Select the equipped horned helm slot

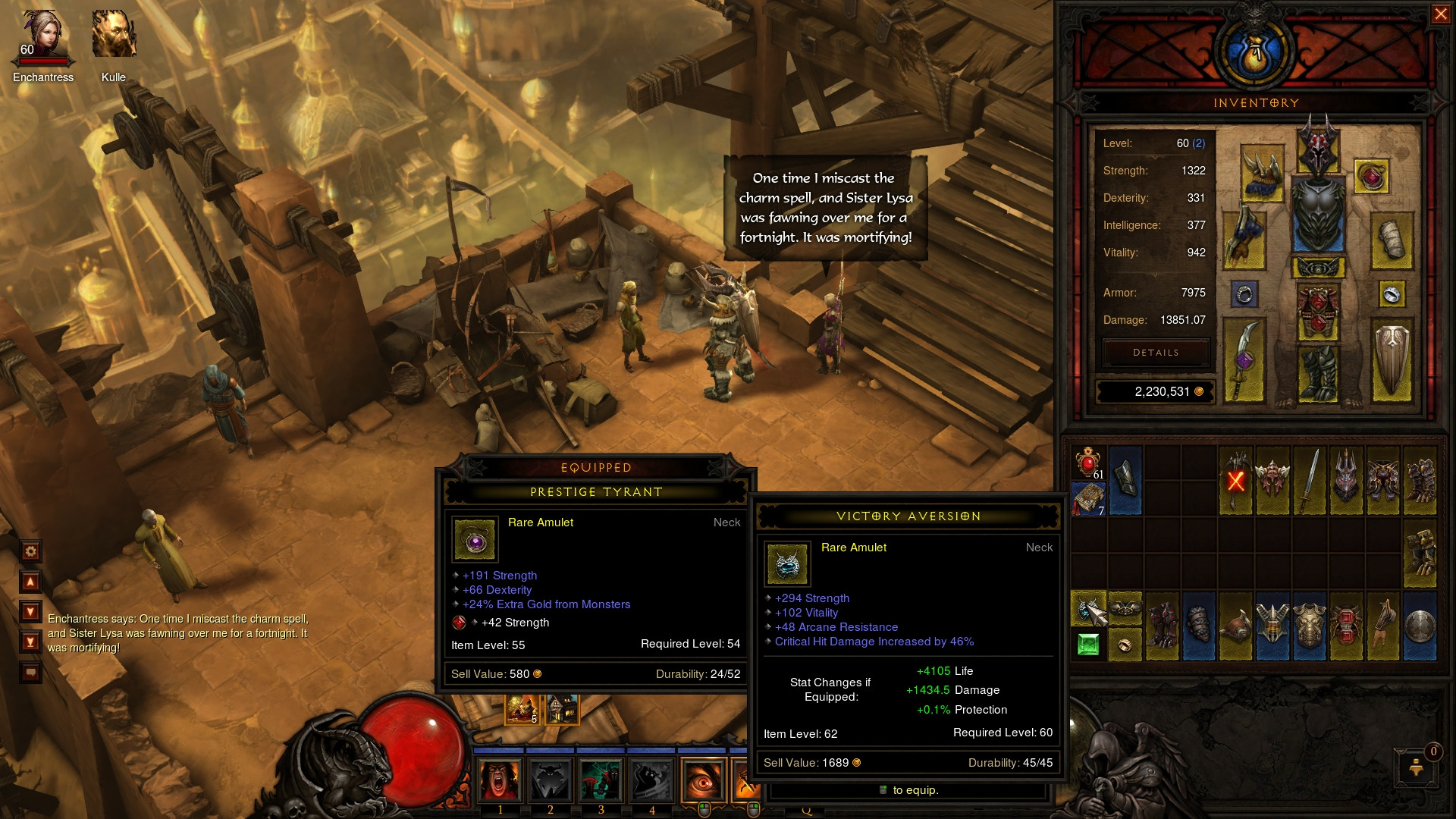[x=1319, y=146]
